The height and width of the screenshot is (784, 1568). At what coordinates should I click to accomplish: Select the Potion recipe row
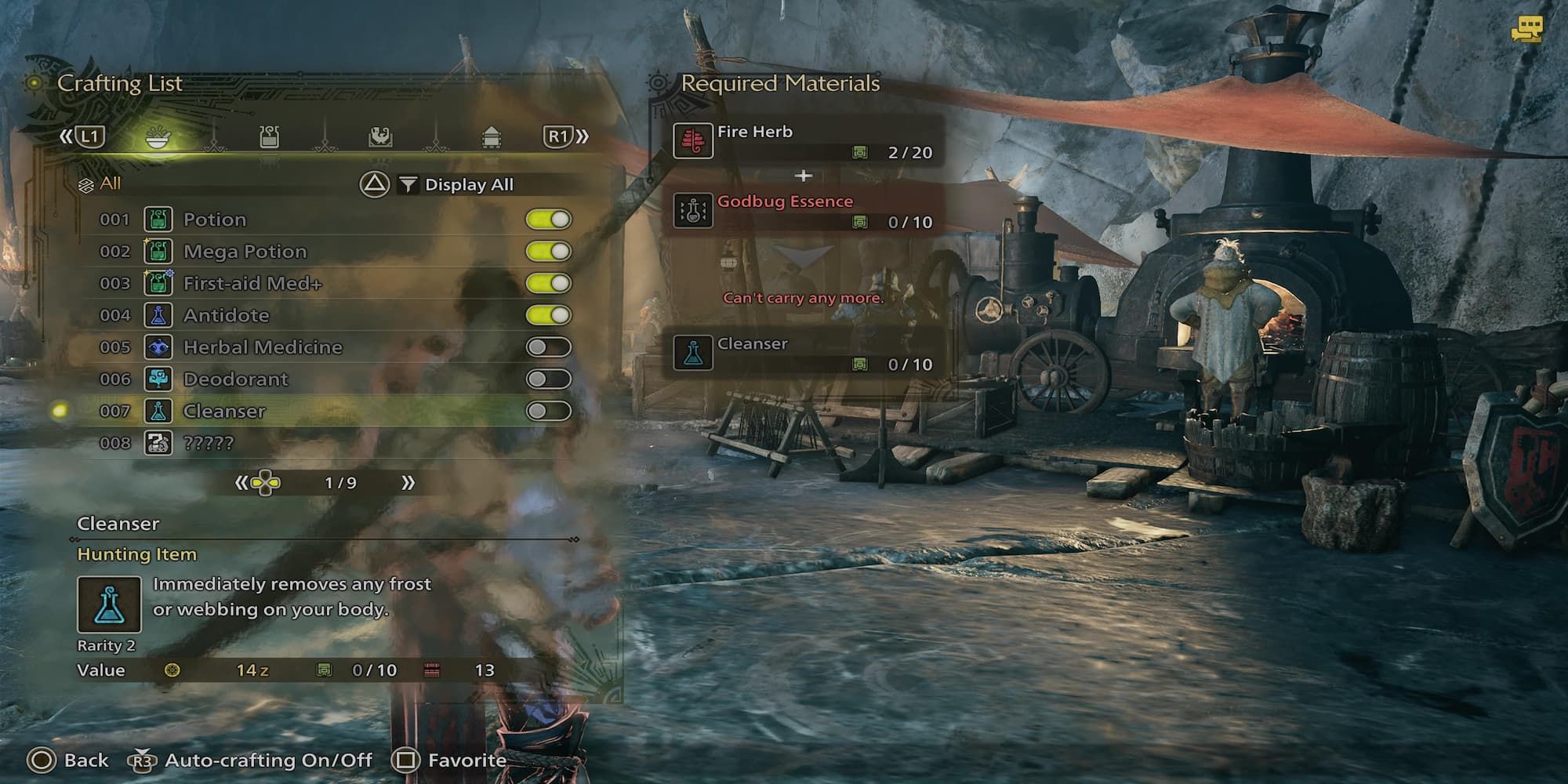(214, 220)
